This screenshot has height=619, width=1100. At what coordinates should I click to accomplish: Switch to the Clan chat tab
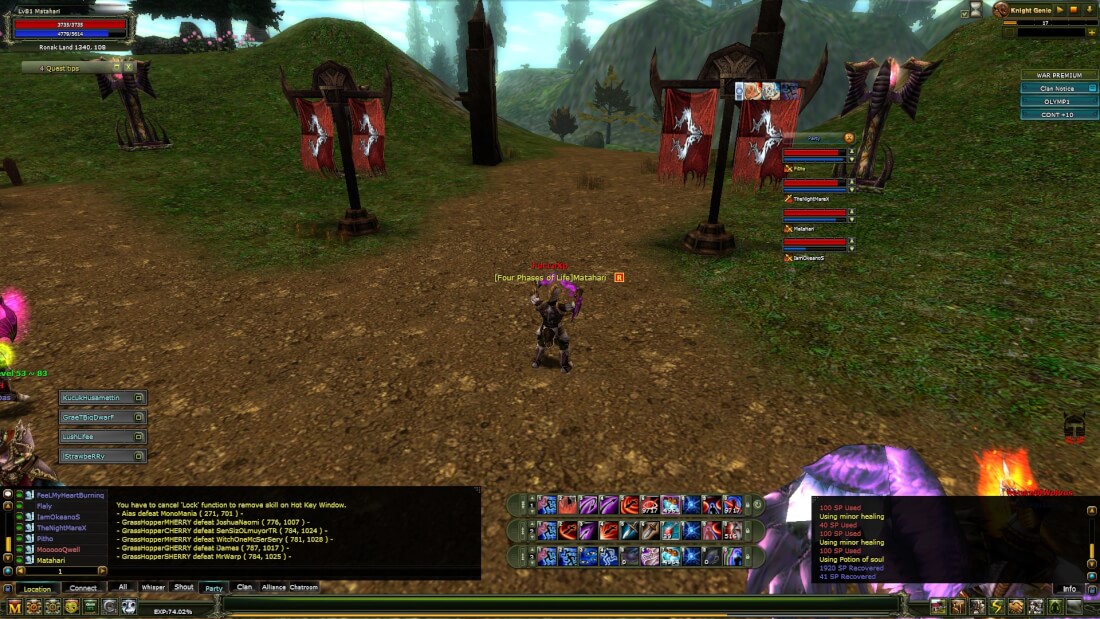[x=244, y=588]
